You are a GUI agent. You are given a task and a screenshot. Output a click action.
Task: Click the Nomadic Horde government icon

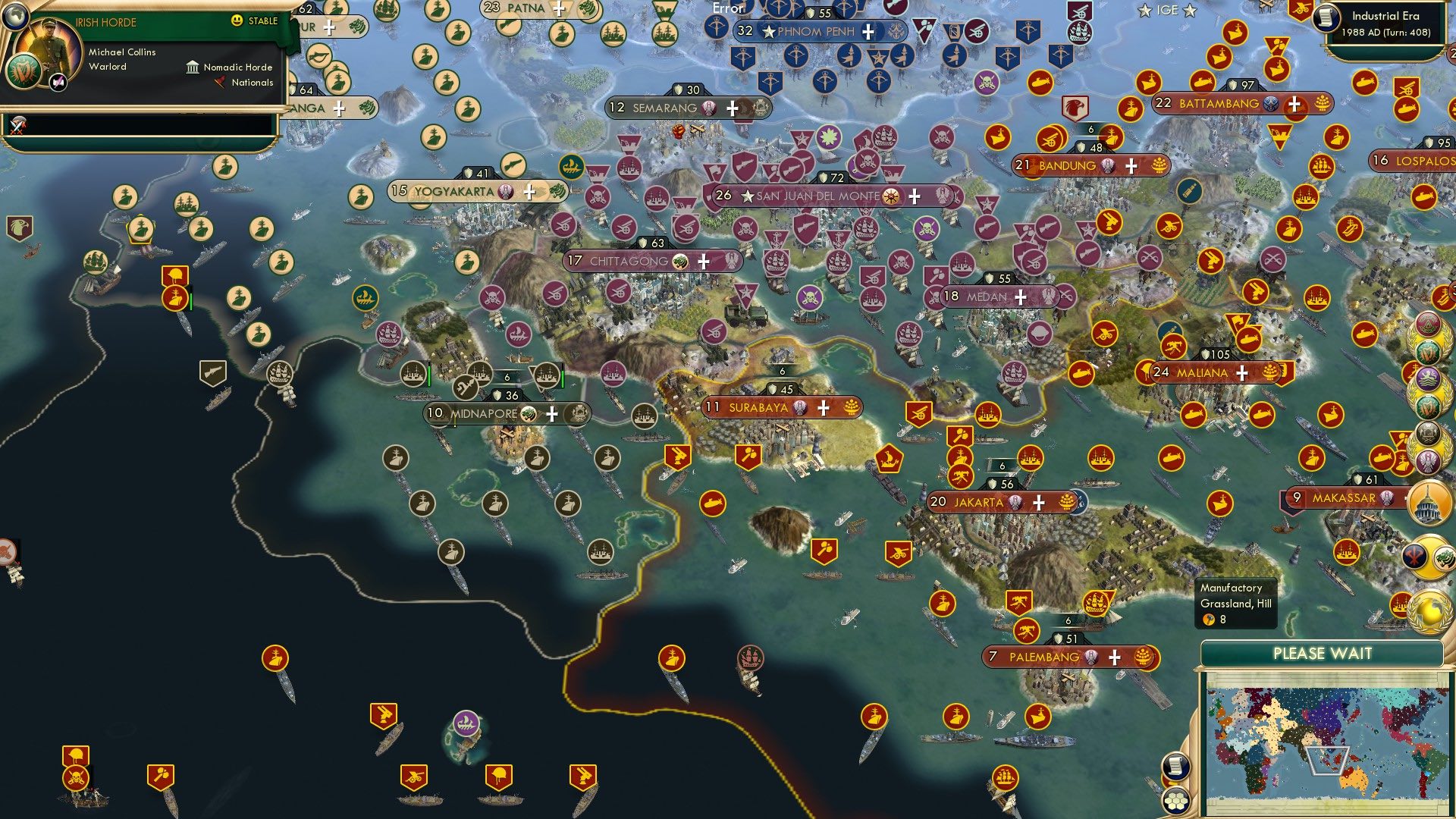coord(193,67)
